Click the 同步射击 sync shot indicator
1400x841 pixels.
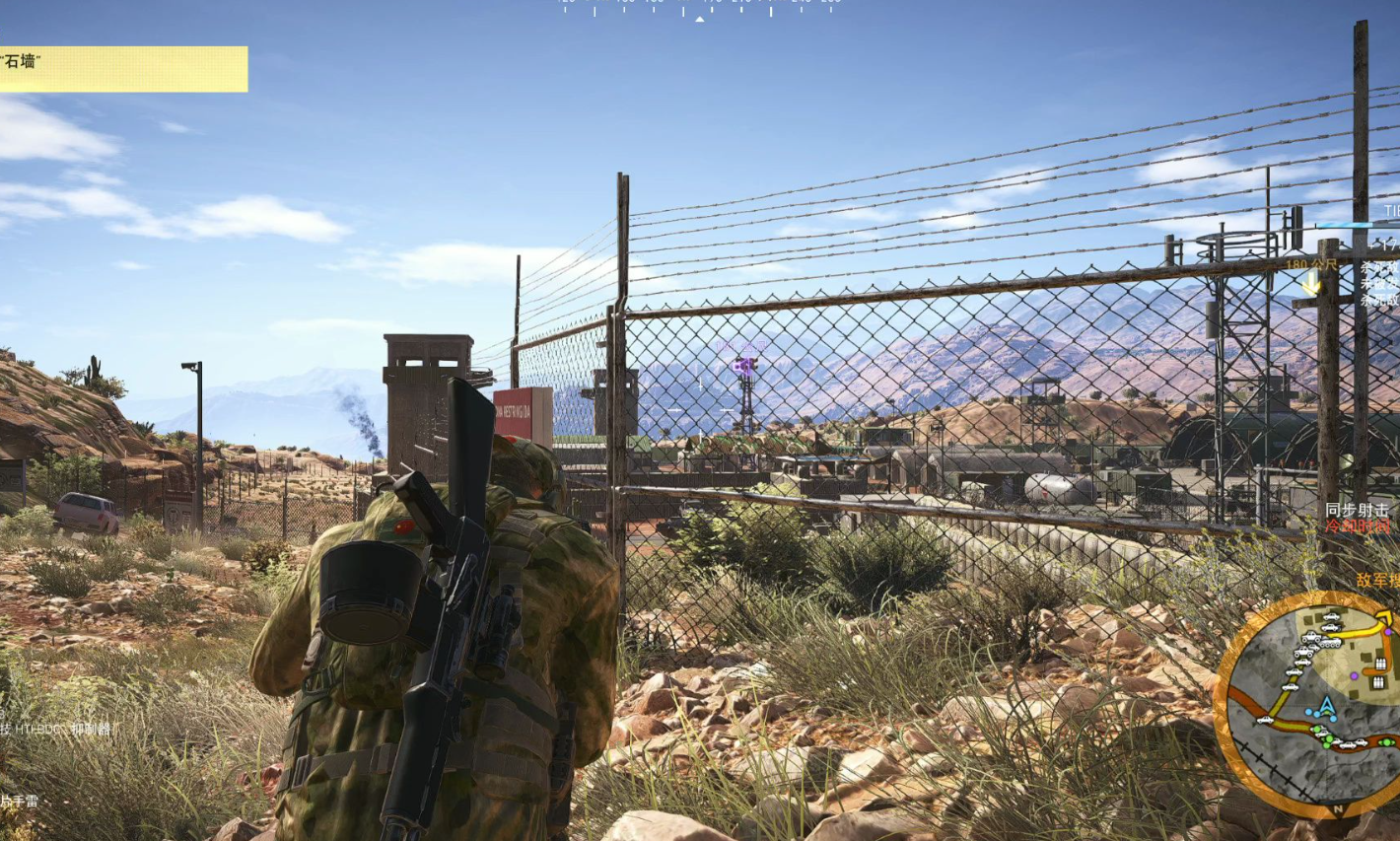(x=1357, y=510)
